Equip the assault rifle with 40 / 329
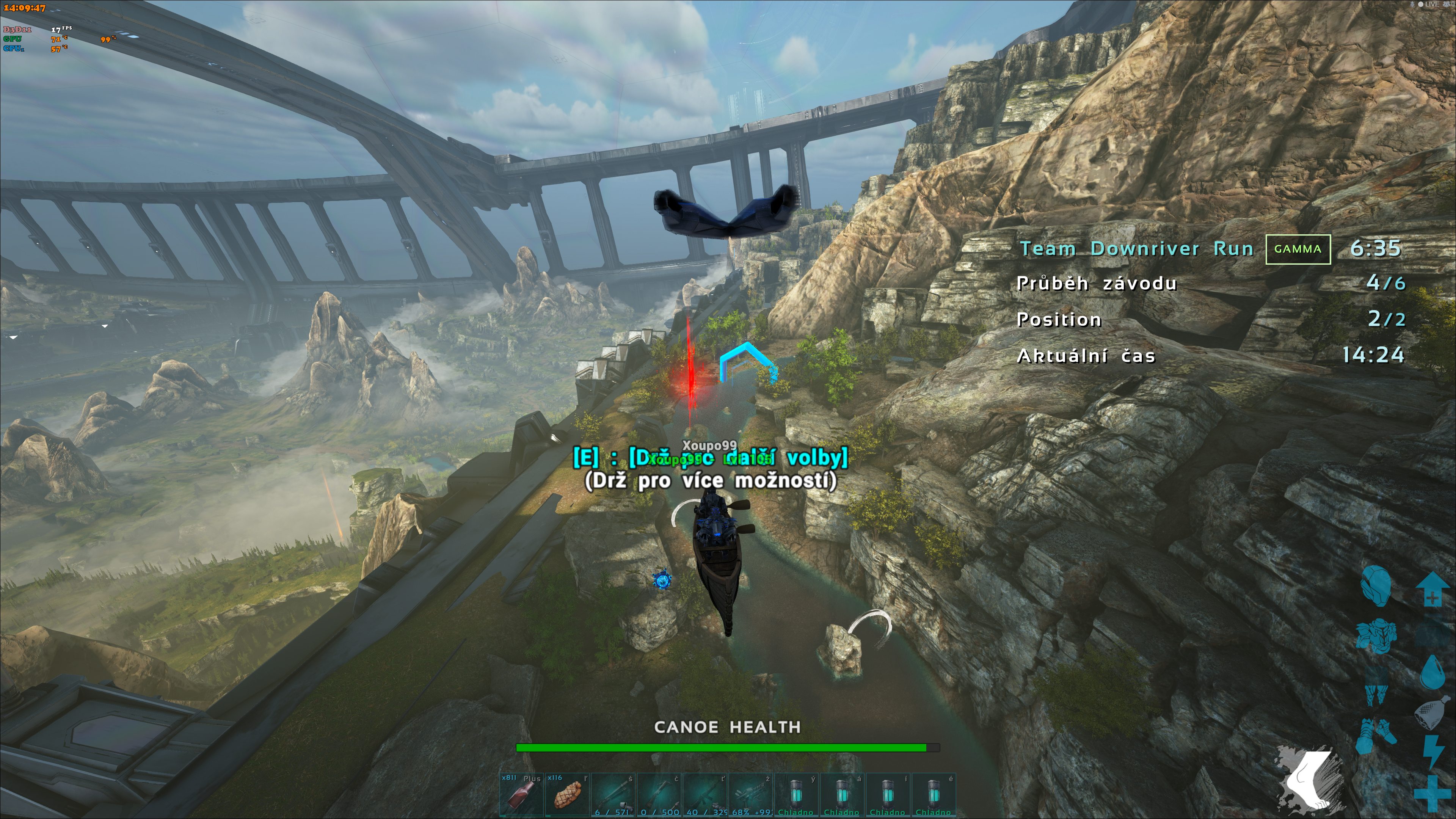The image size is (1456, 819). 705,795
